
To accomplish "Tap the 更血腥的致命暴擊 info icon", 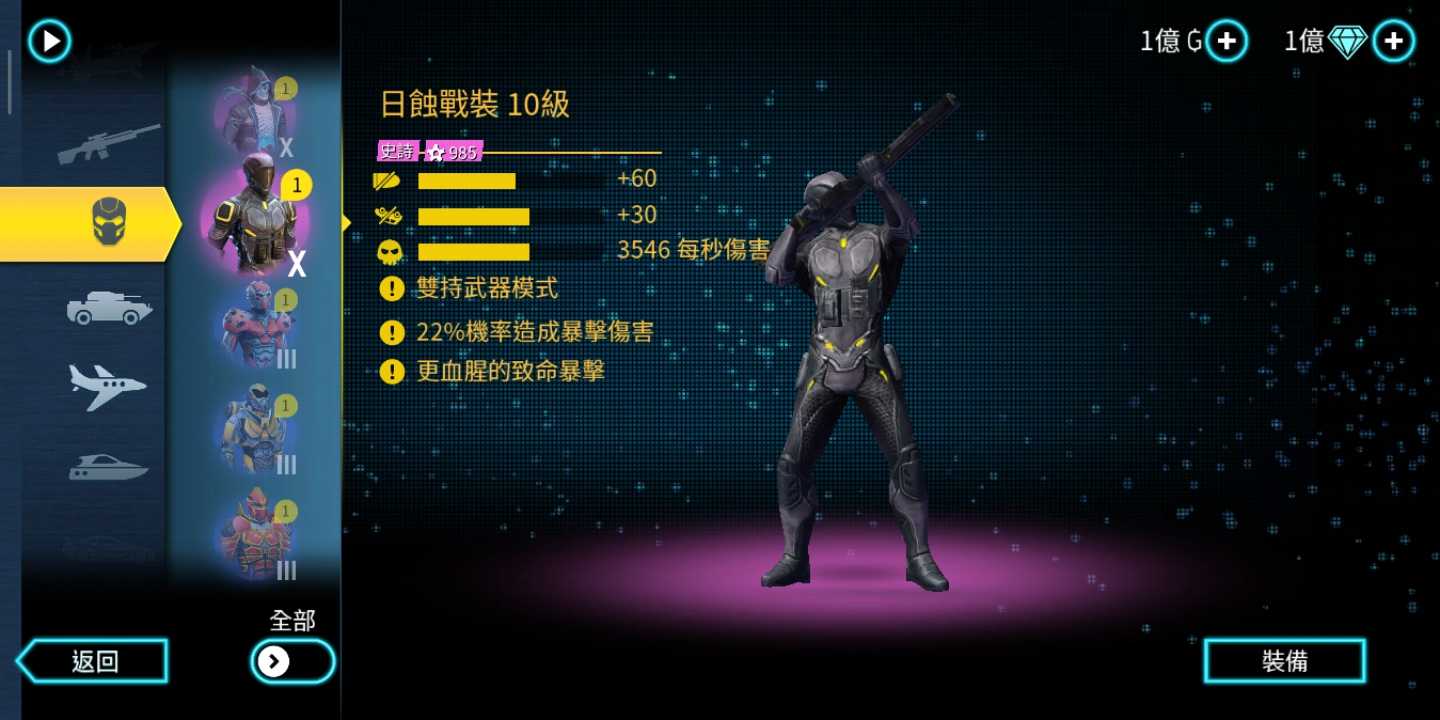I will pyautogui.click(x=392, y=372).
